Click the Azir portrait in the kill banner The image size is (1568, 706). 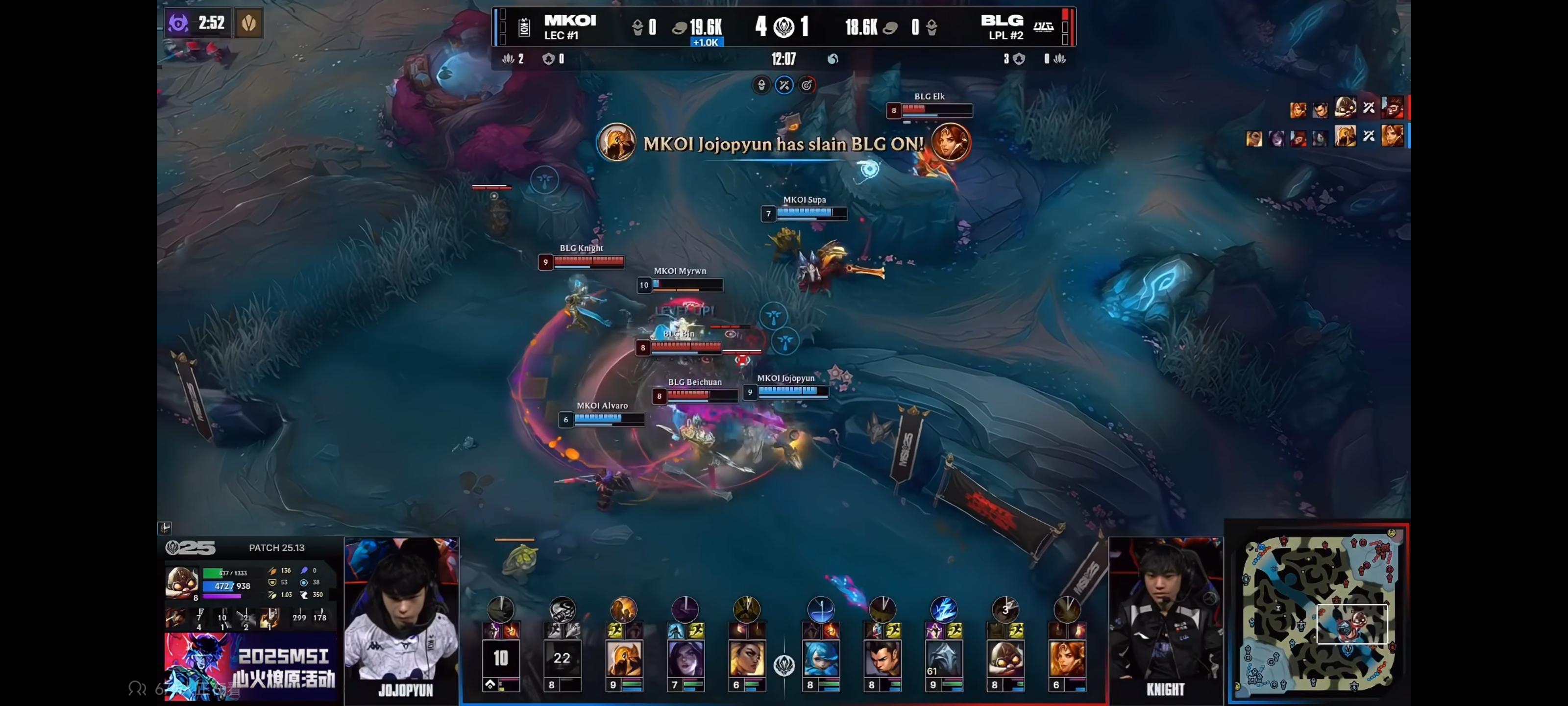616,144
